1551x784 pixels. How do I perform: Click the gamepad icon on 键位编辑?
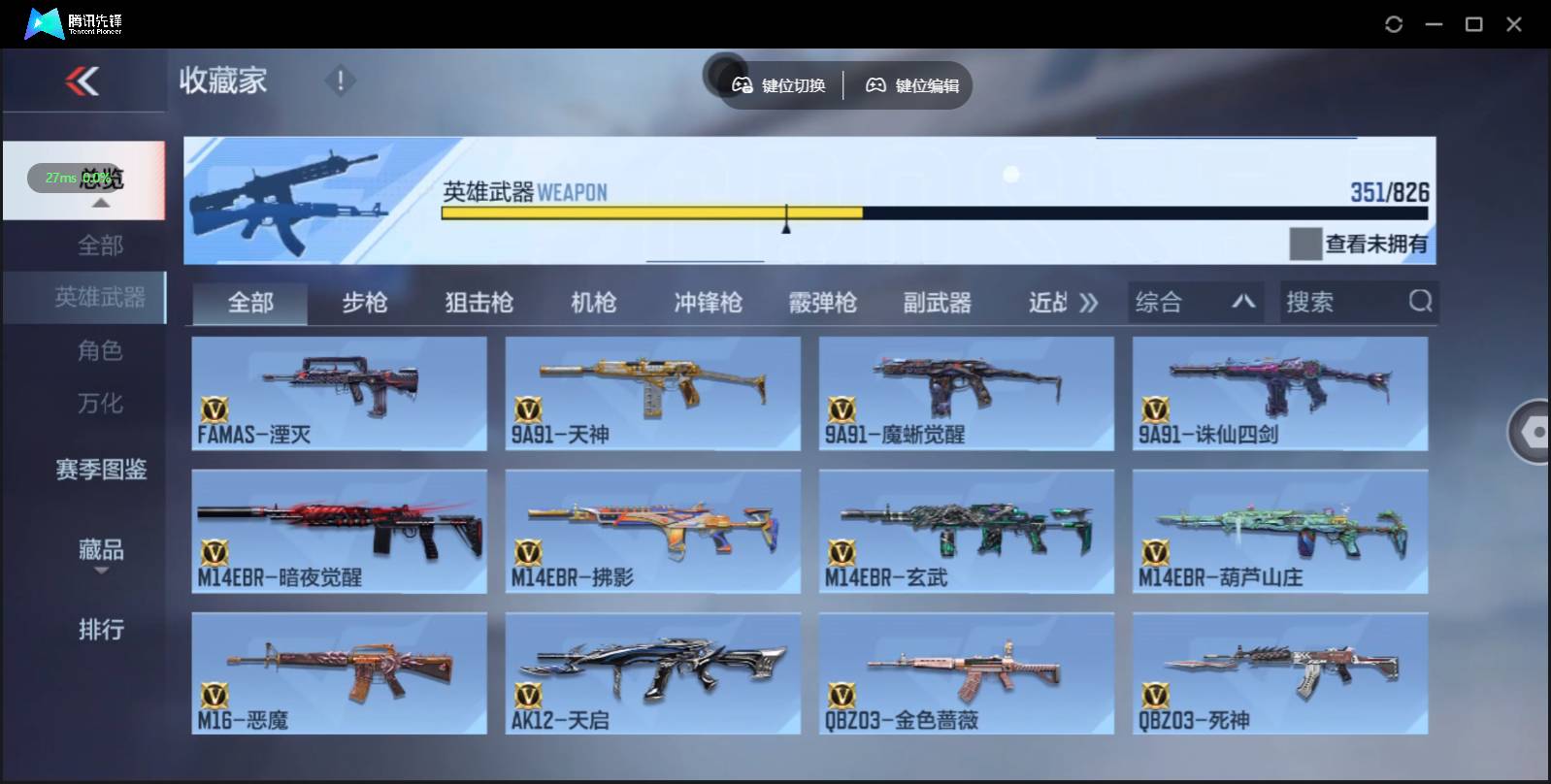876,85
